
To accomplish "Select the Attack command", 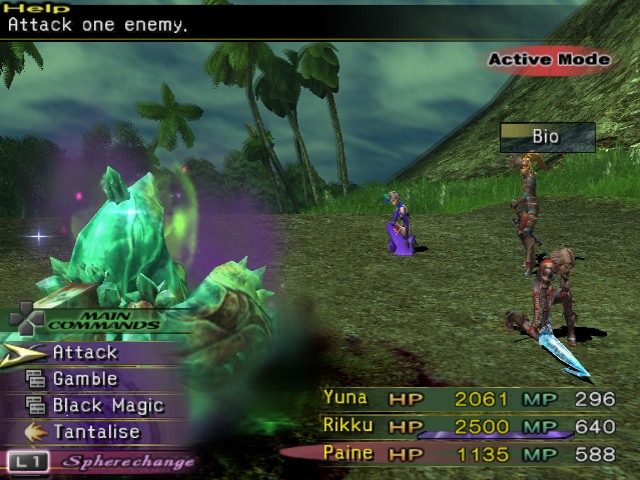I will click(x=85, y=352).
